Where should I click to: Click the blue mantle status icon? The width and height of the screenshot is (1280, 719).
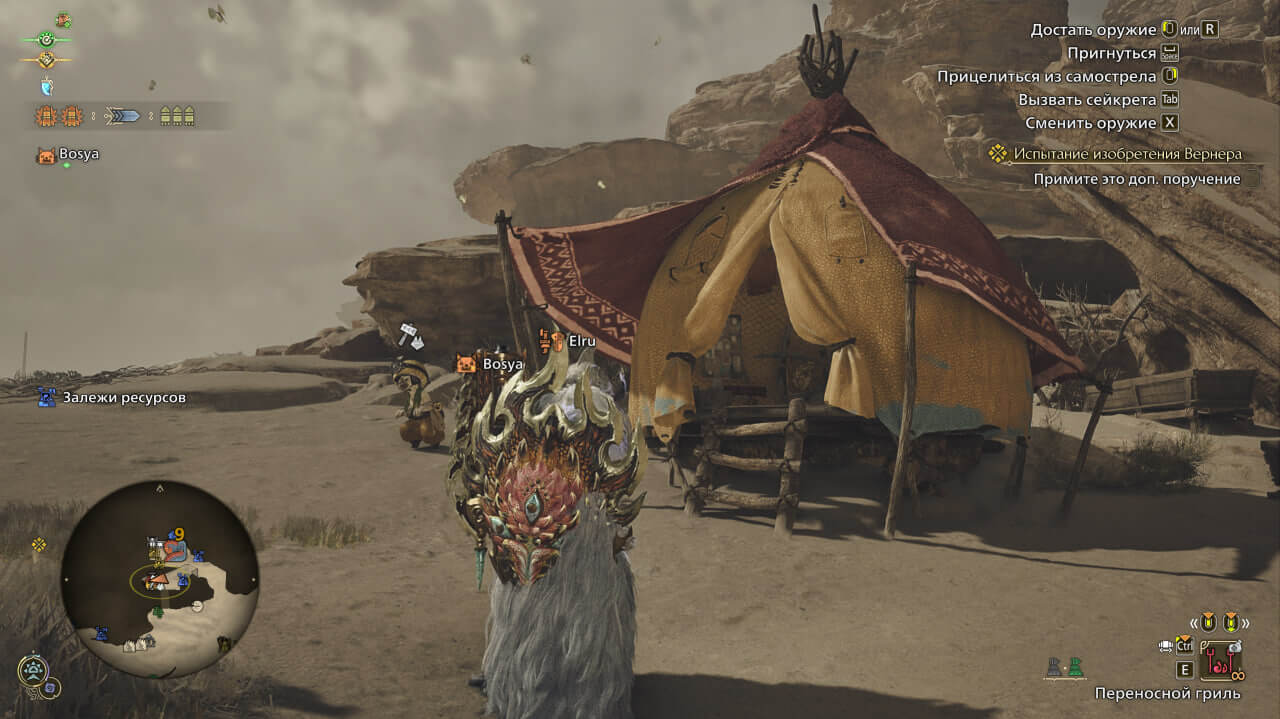pos(46,86)
